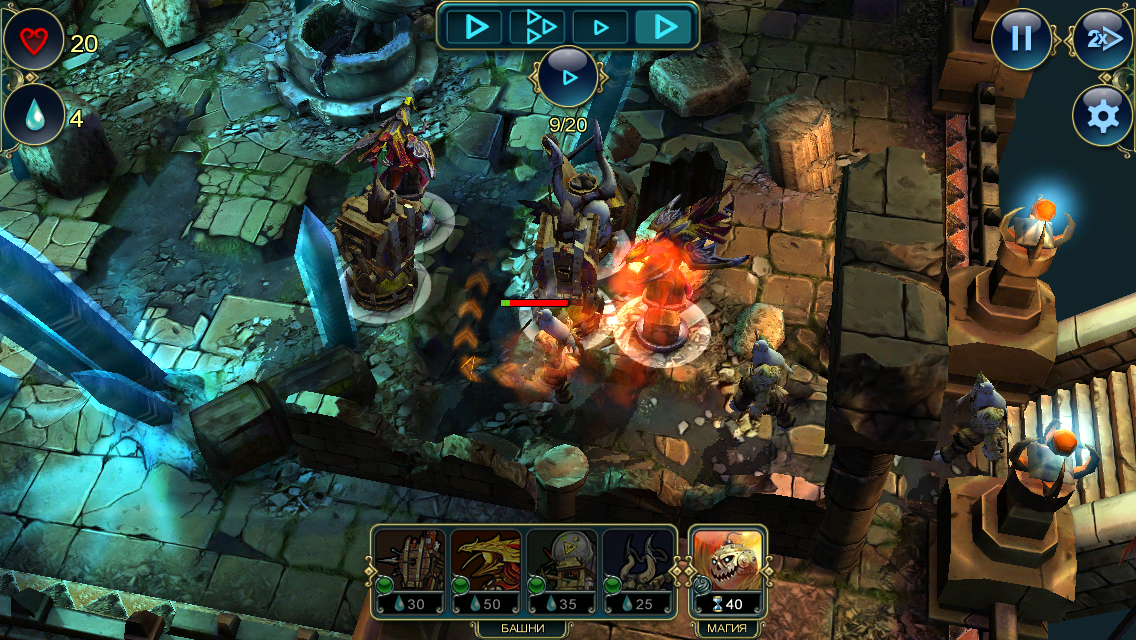The width and height of the screenshot is (1136, 640).
Task: Select the small single-arrow wave slot
Action: pos(601,26)
